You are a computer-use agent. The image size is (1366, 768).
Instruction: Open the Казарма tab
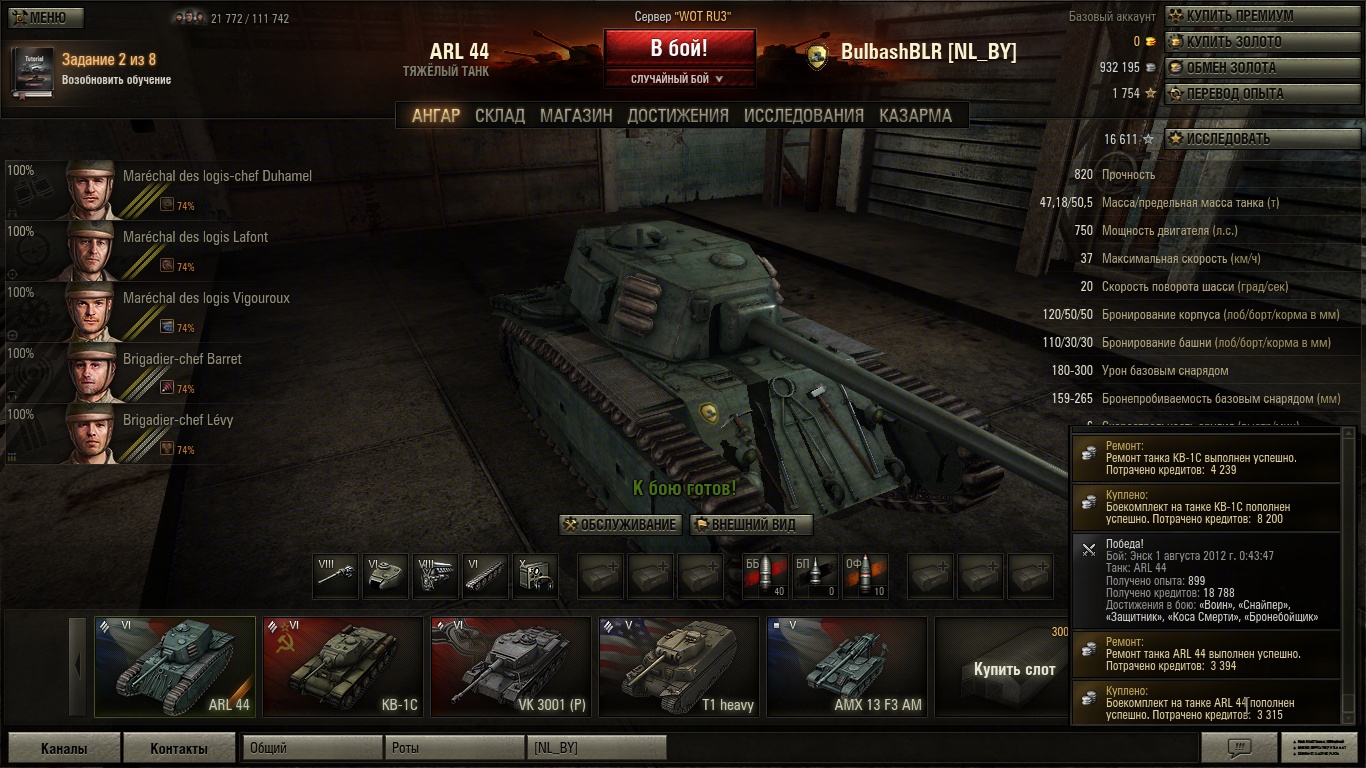(915, 115)
